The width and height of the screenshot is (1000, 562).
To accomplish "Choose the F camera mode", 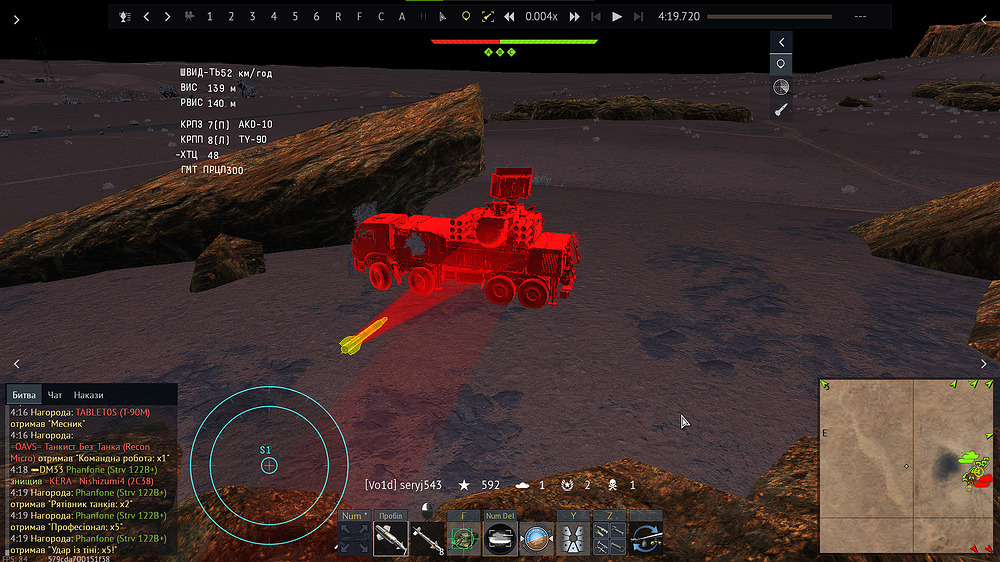I will click(x=360, y=17).
